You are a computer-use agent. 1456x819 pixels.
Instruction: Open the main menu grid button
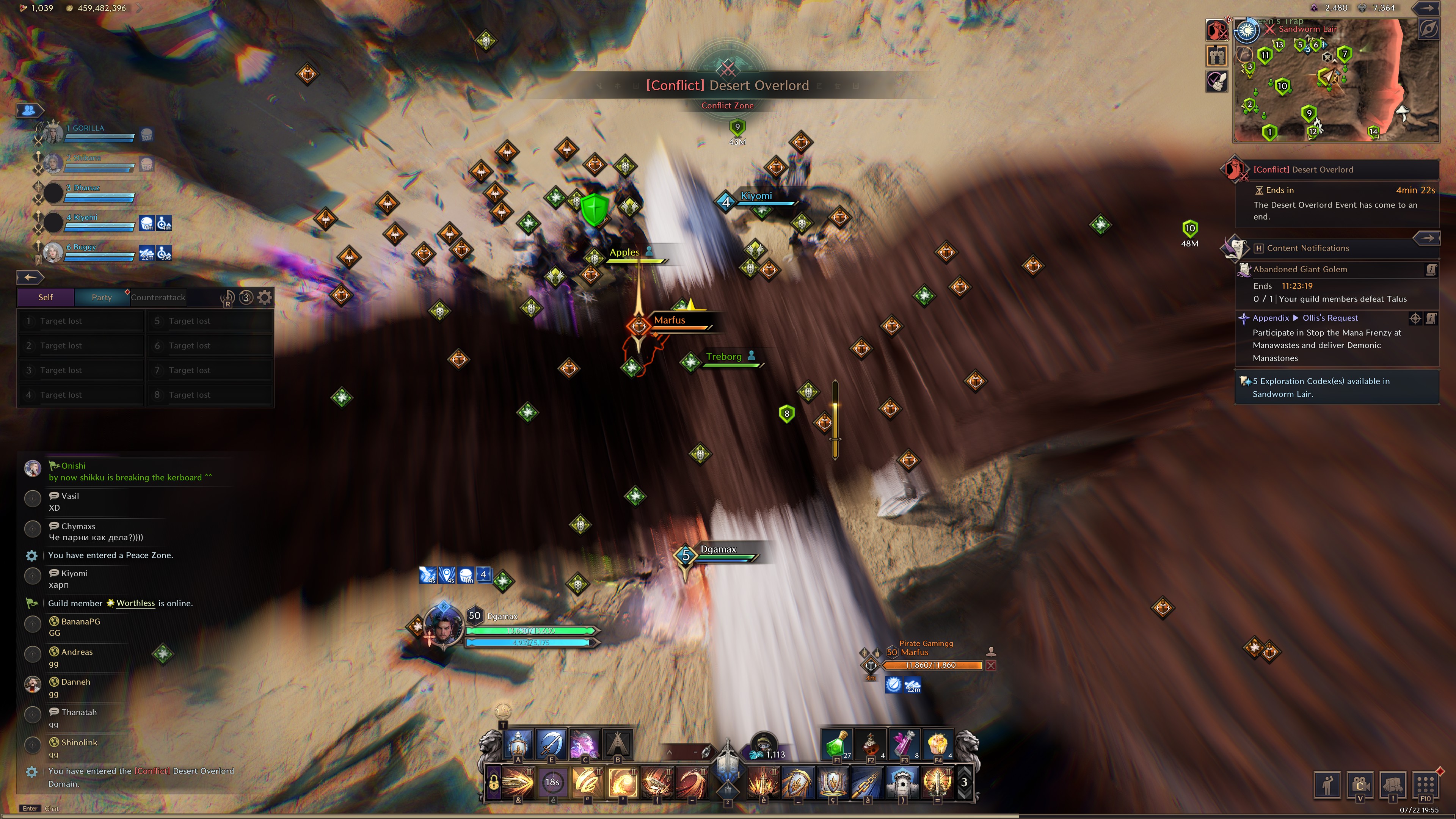click(x=1425, y=784)
